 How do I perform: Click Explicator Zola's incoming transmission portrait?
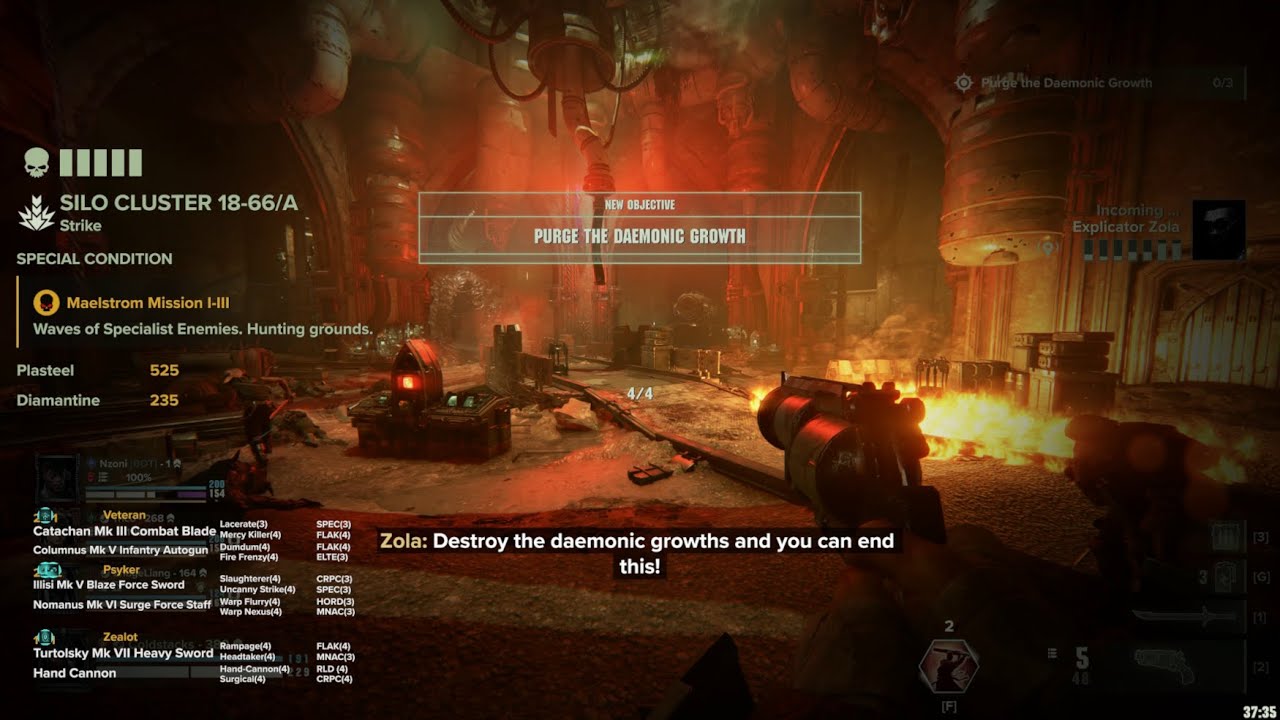point(1219,229)
